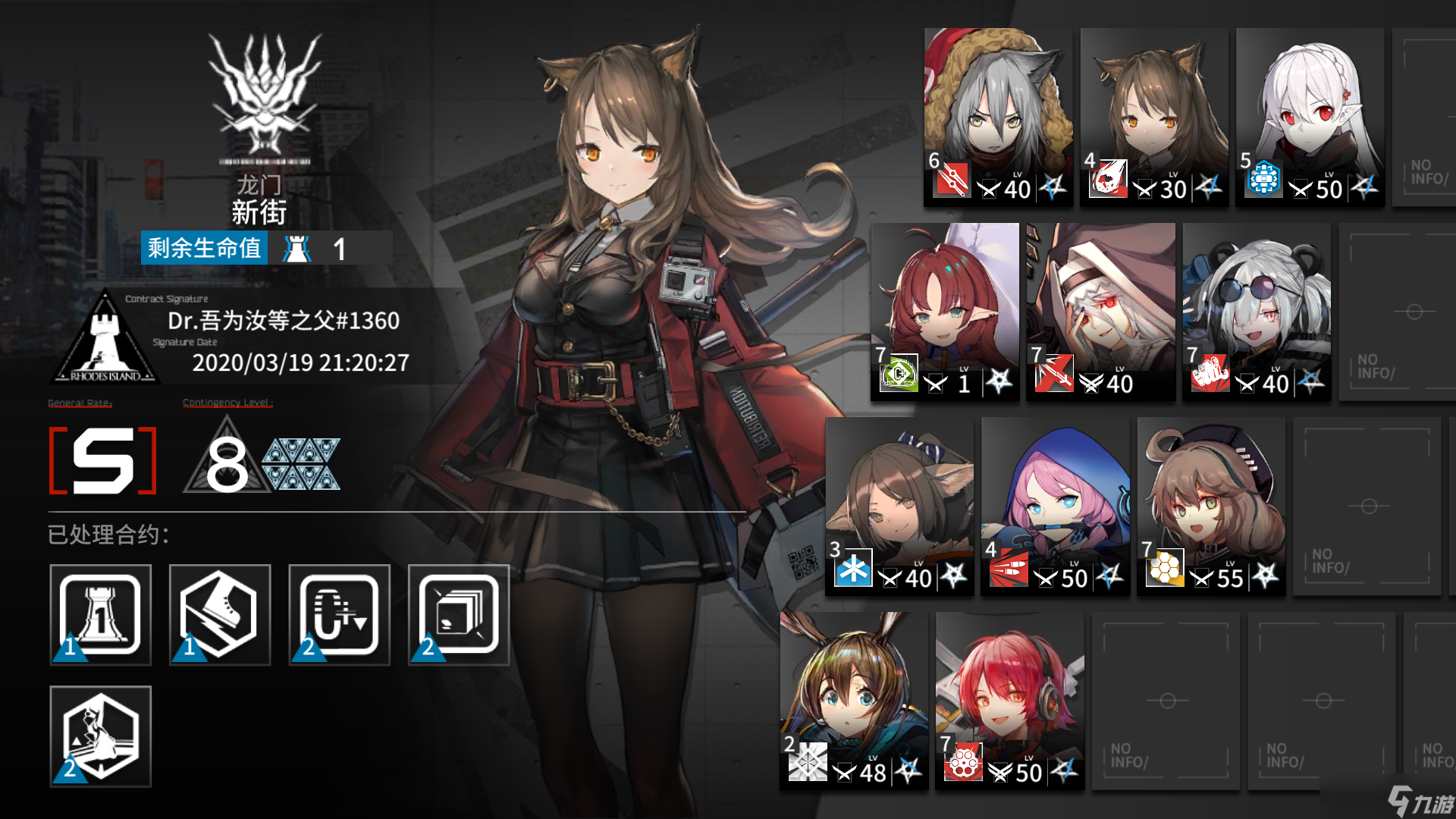Open the contract signature Dr.吾为汝等之父#1360
1456x819 pixels.
point(284,321)
